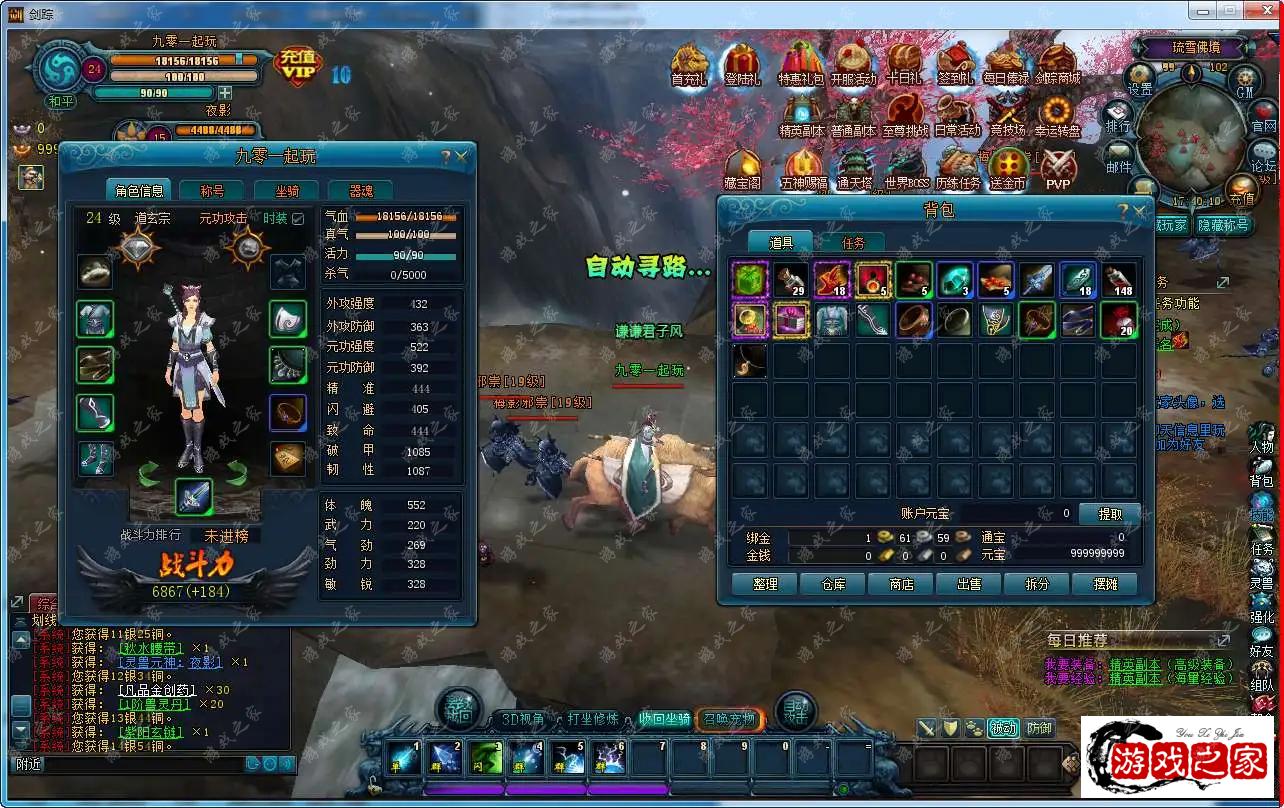
Task: Click the 拆分 split button
Action: [x=1037, y=584]
